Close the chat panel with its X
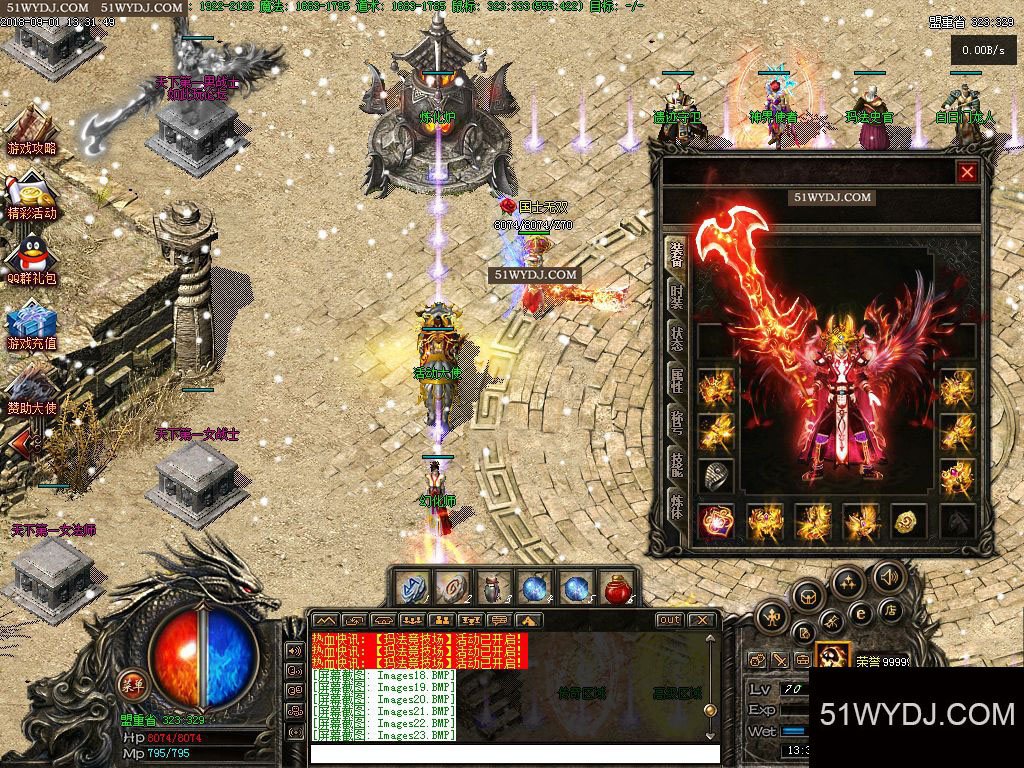Screen dimensions: 1024x768 (x=704, y=620)
